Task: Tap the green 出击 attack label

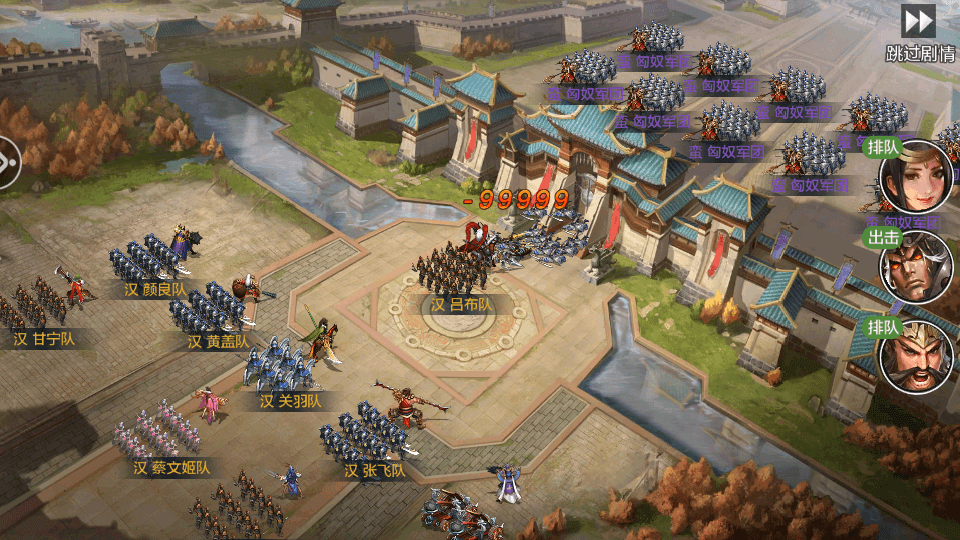Action: click(x=884, y=238)
